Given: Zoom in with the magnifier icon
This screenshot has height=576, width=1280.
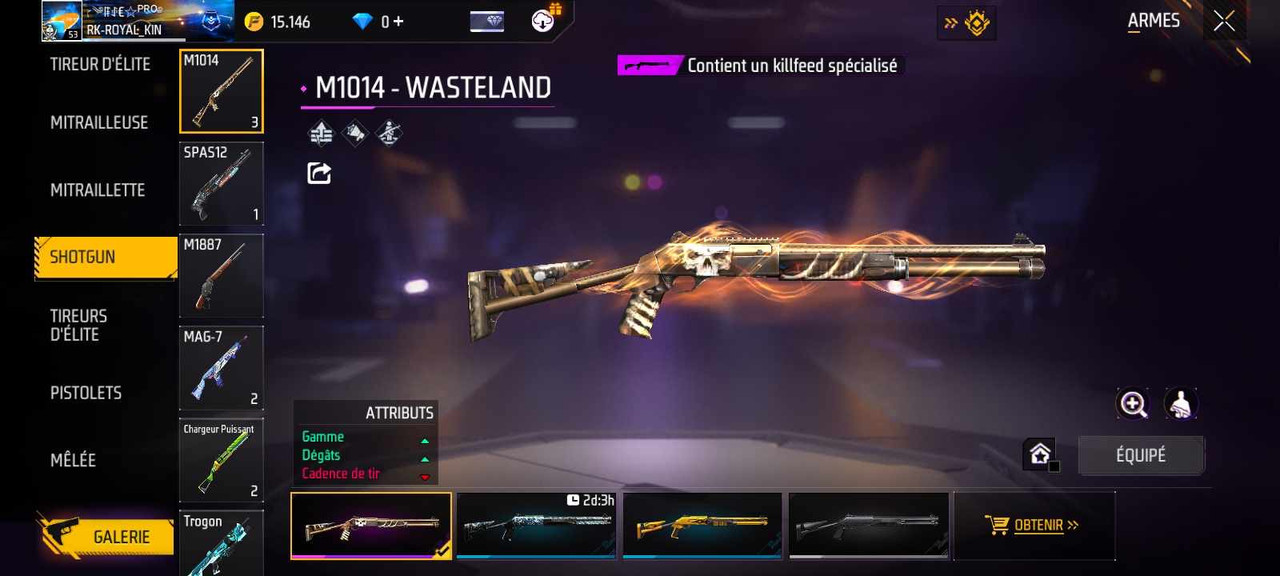Looking at the screenshot, I should (x=1133, y=404).
